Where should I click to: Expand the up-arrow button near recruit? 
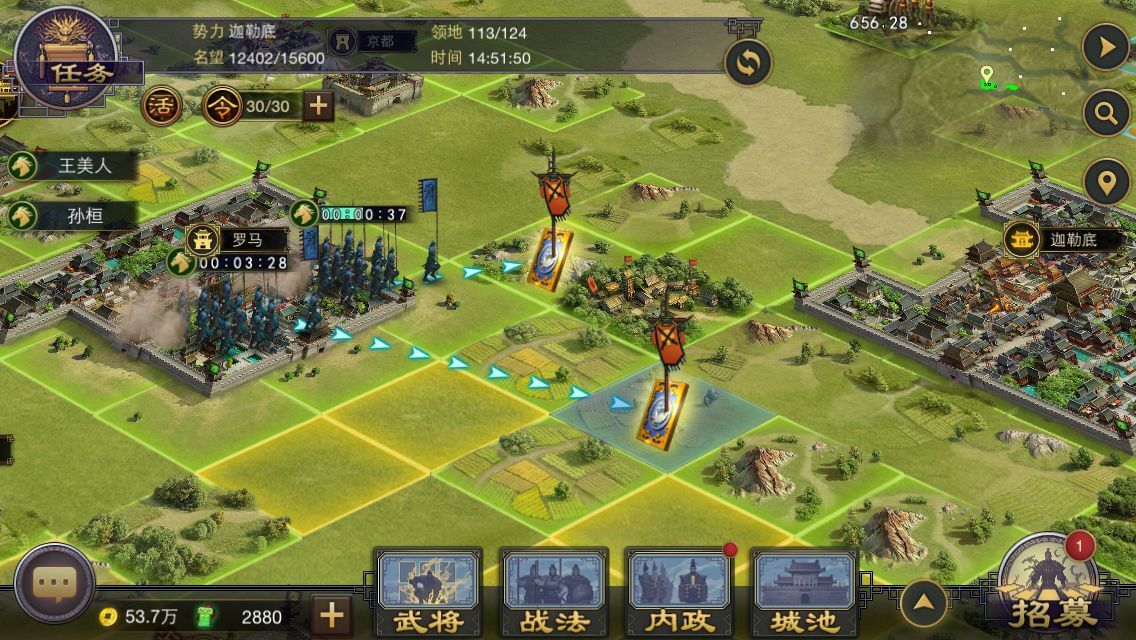(924, 603)
